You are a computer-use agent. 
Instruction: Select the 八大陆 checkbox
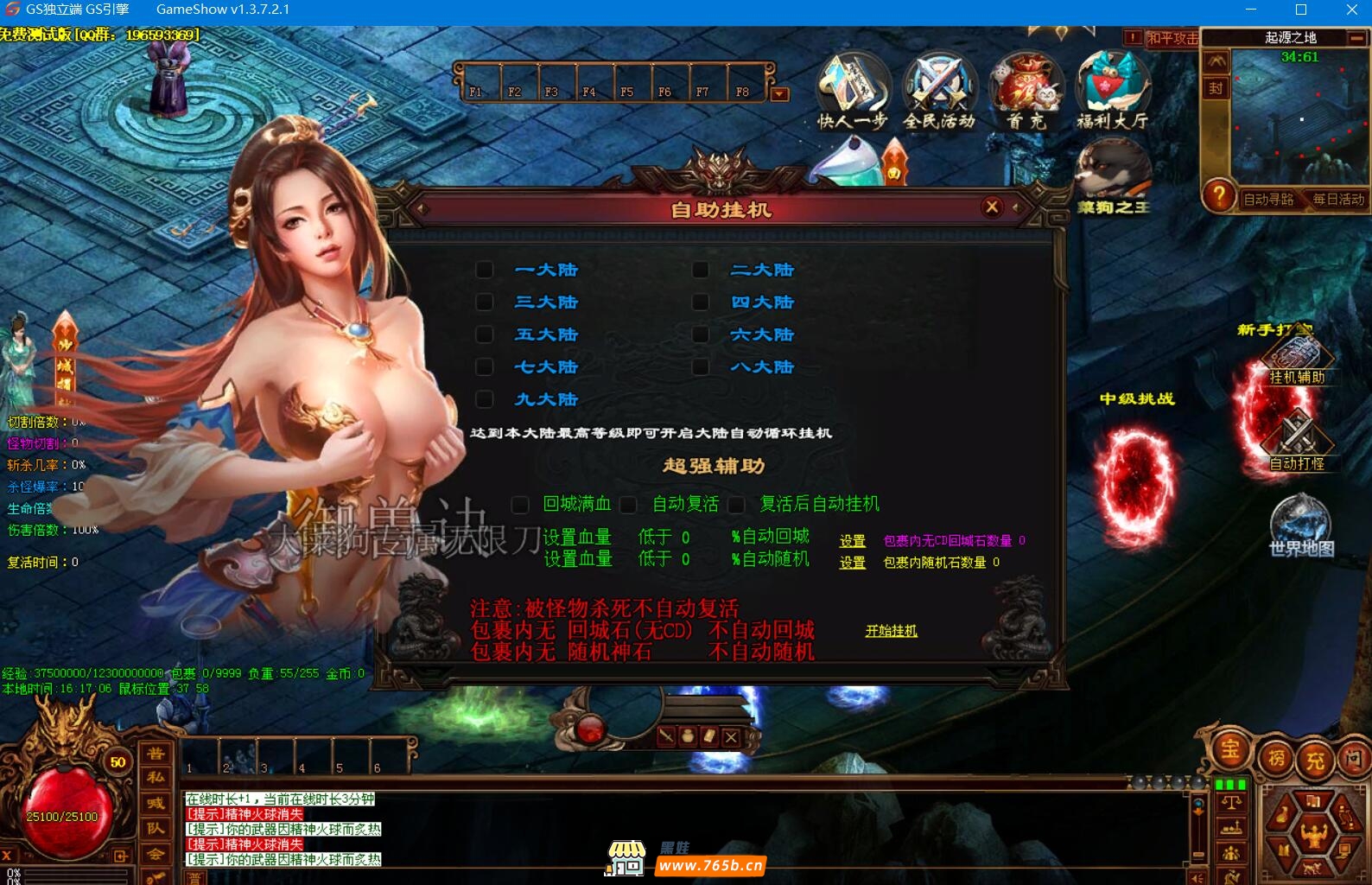(x=701, y=367)
